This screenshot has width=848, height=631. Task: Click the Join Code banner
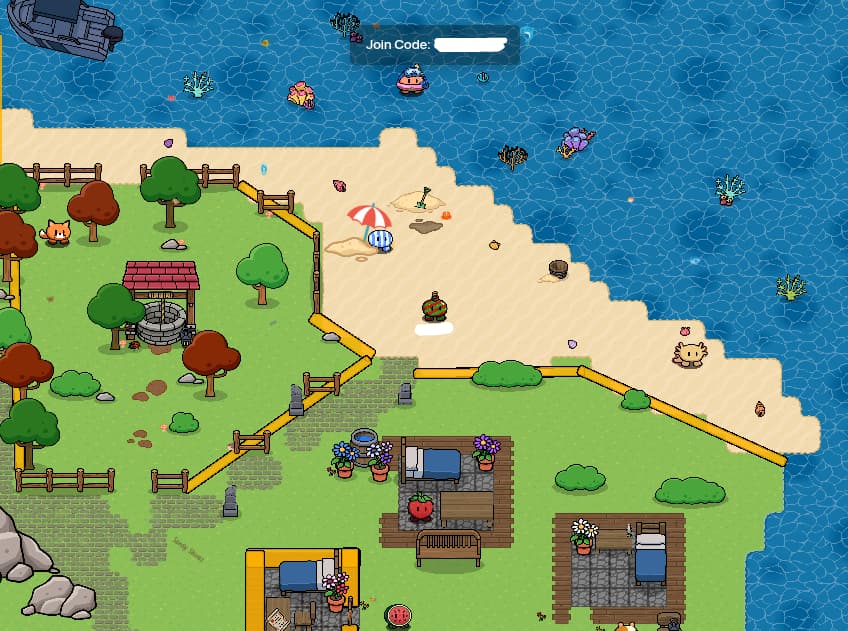[x=434, y=45]
